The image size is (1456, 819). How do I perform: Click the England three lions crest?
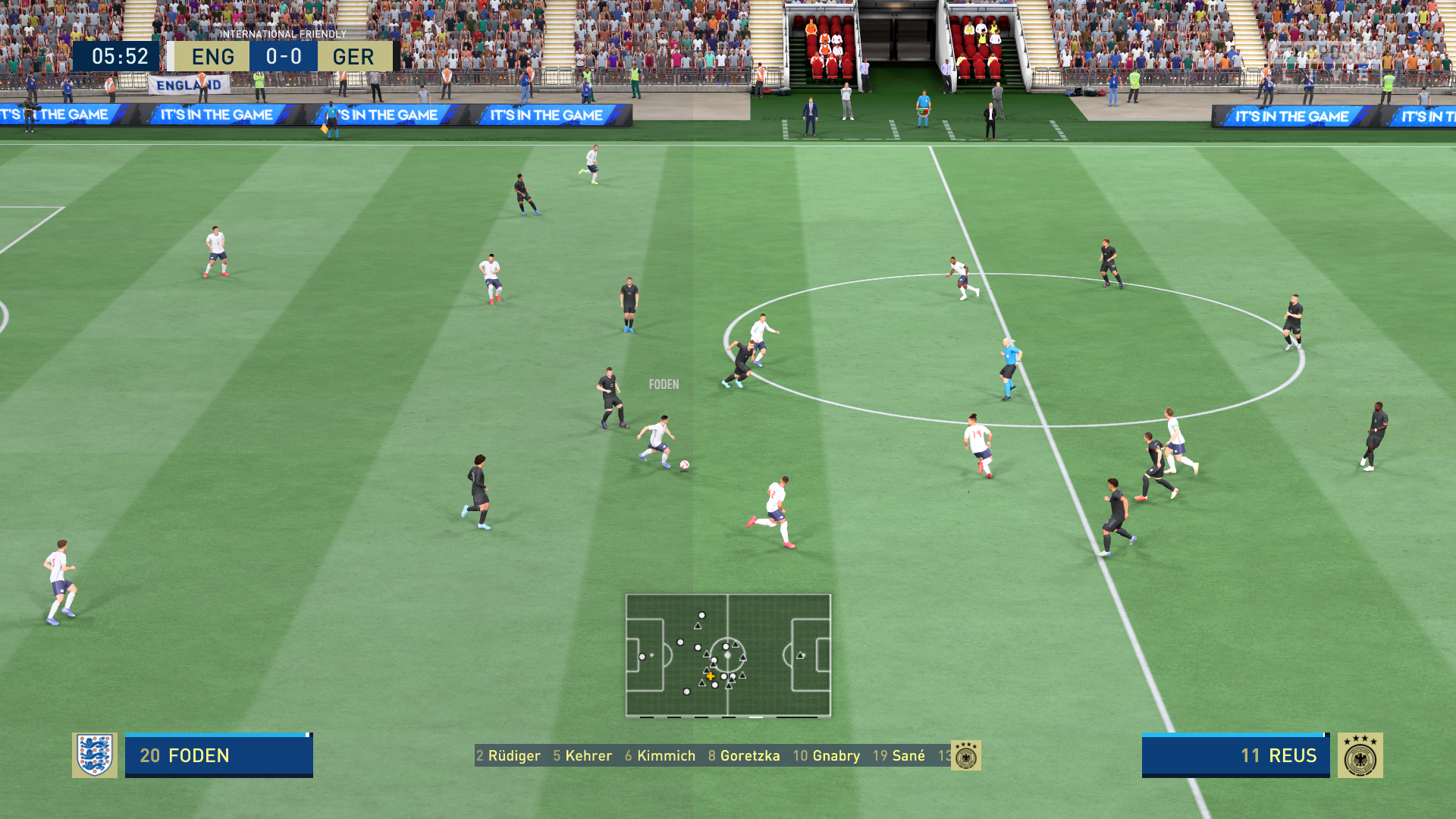coord(95,755)
